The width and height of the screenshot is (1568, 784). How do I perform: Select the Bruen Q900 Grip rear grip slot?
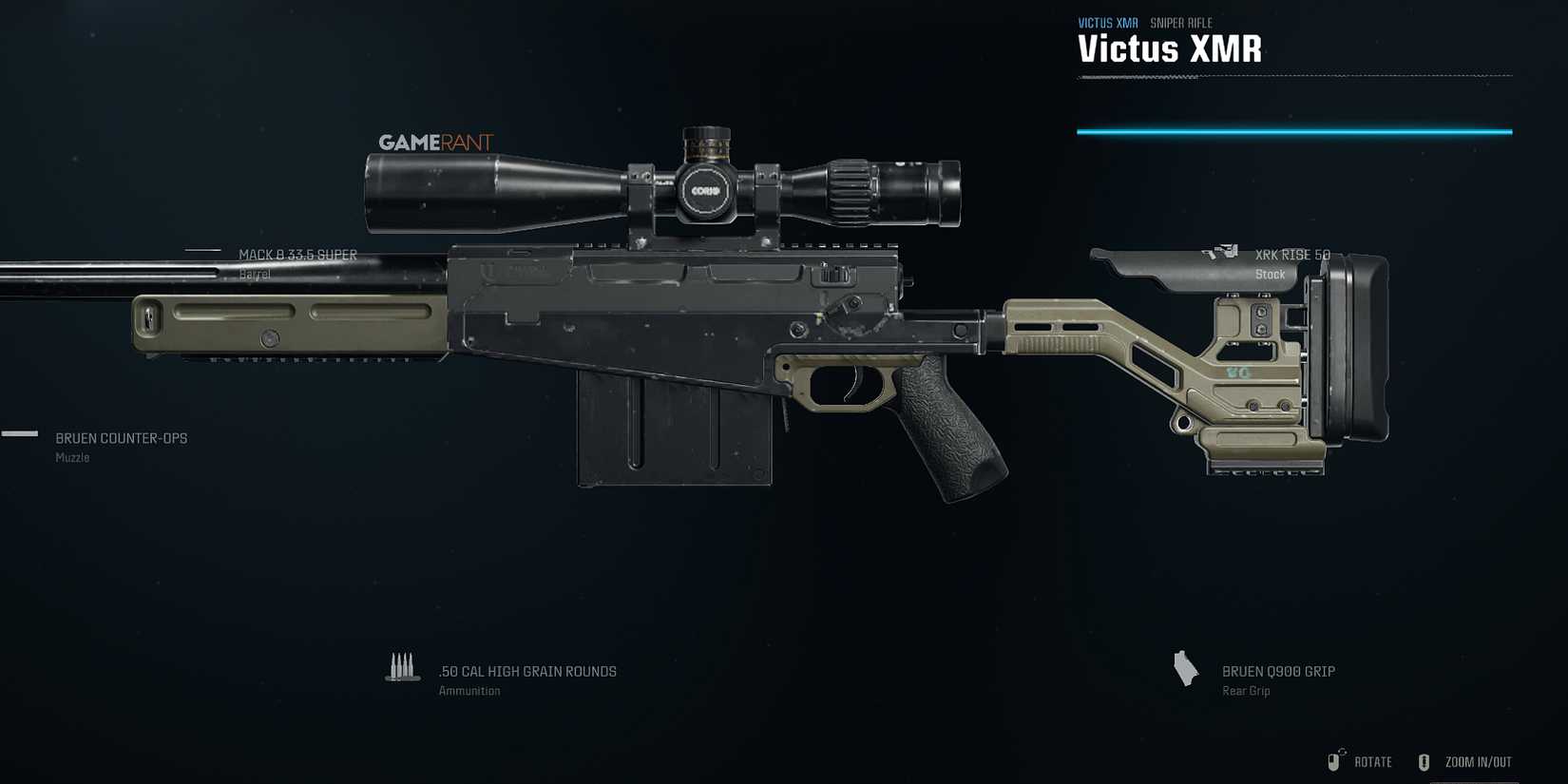pyautogui.click(x=1278, y=671)
